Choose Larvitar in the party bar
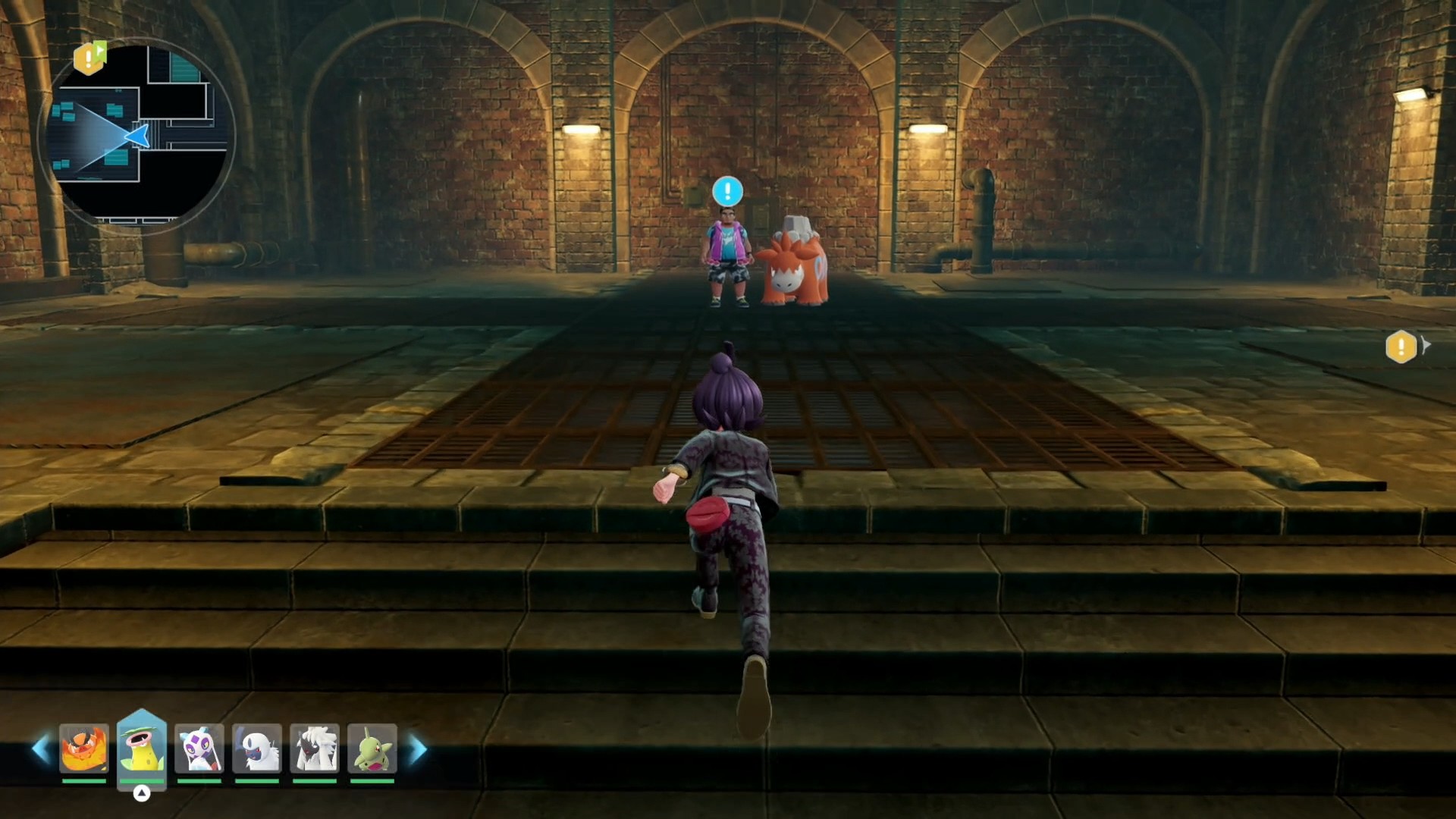 pos(372,749)
